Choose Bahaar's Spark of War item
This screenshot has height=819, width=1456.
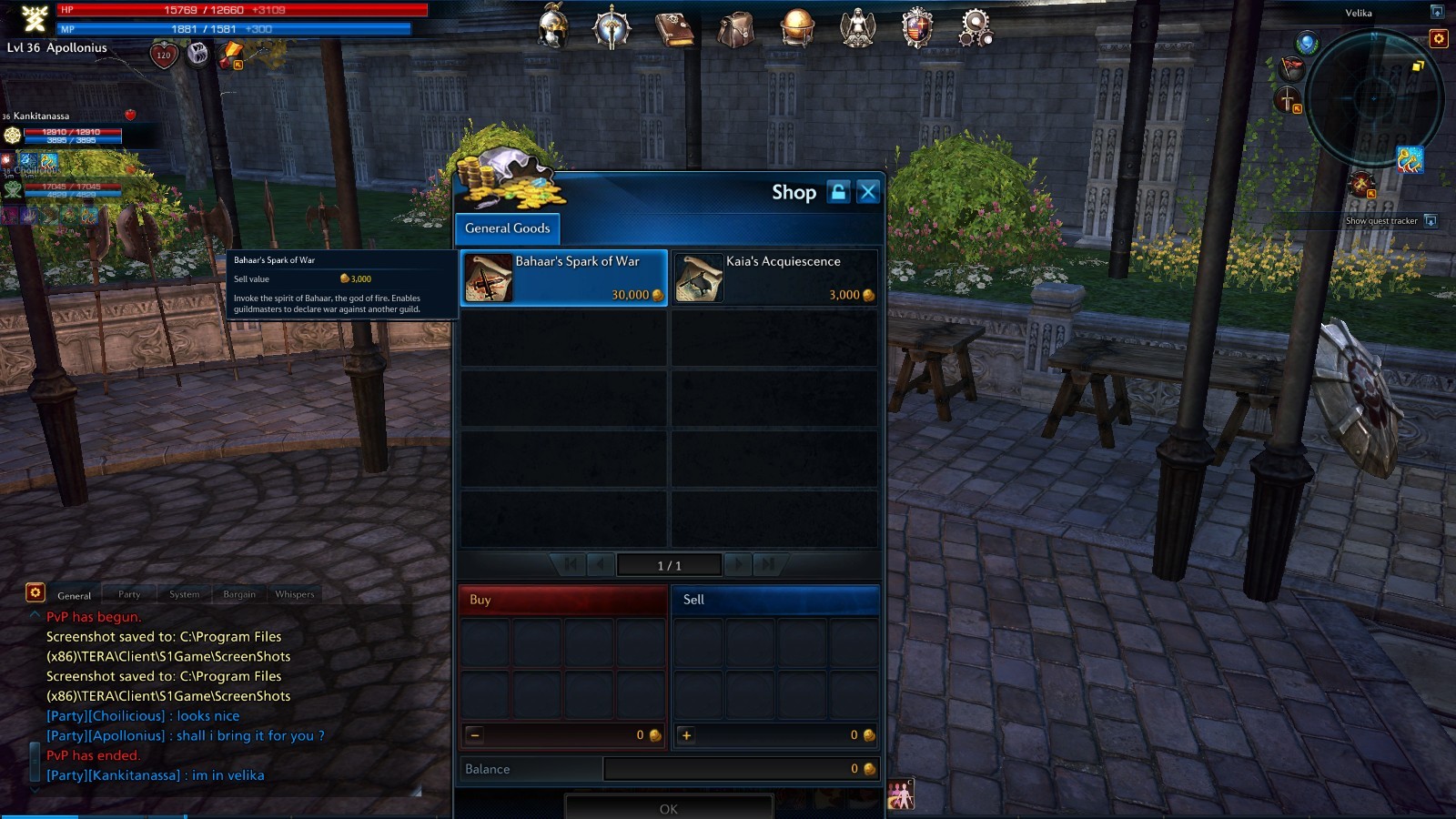564,278
